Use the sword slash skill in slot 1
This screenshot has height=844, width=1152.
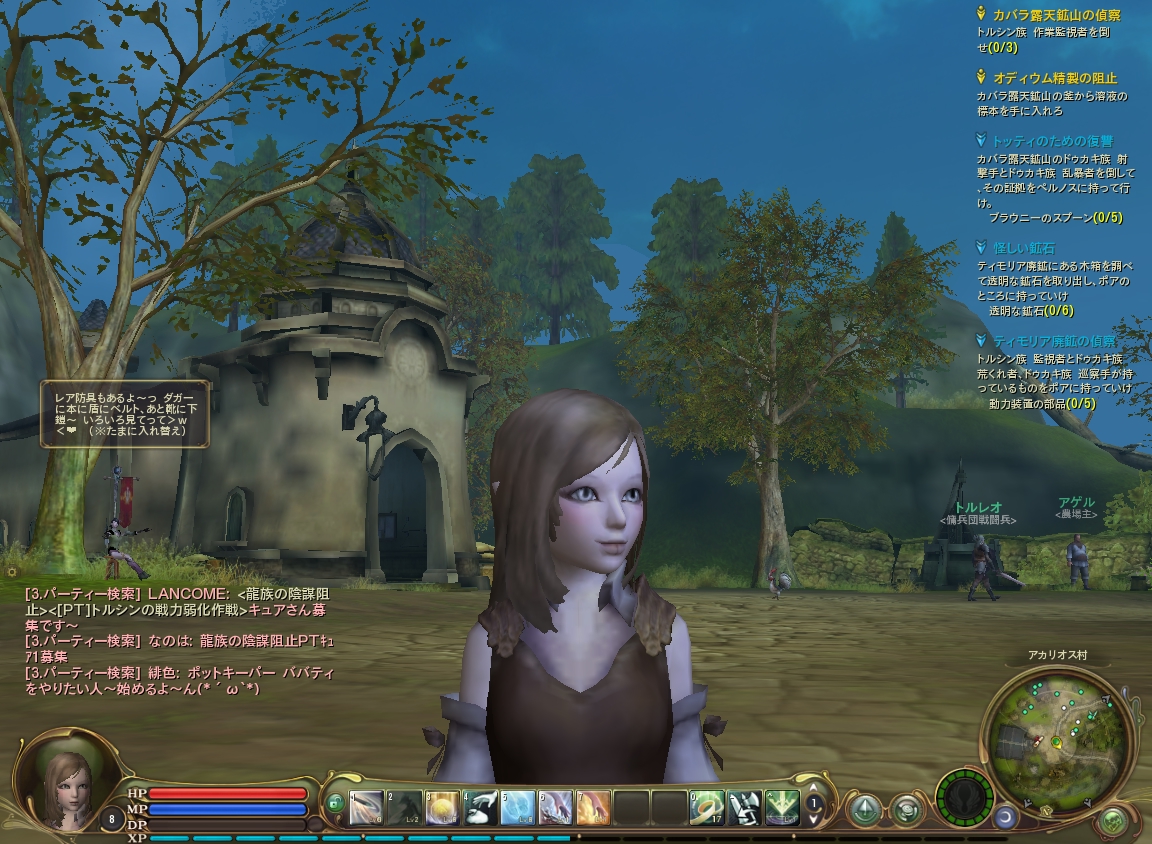(x=367, y=807)
